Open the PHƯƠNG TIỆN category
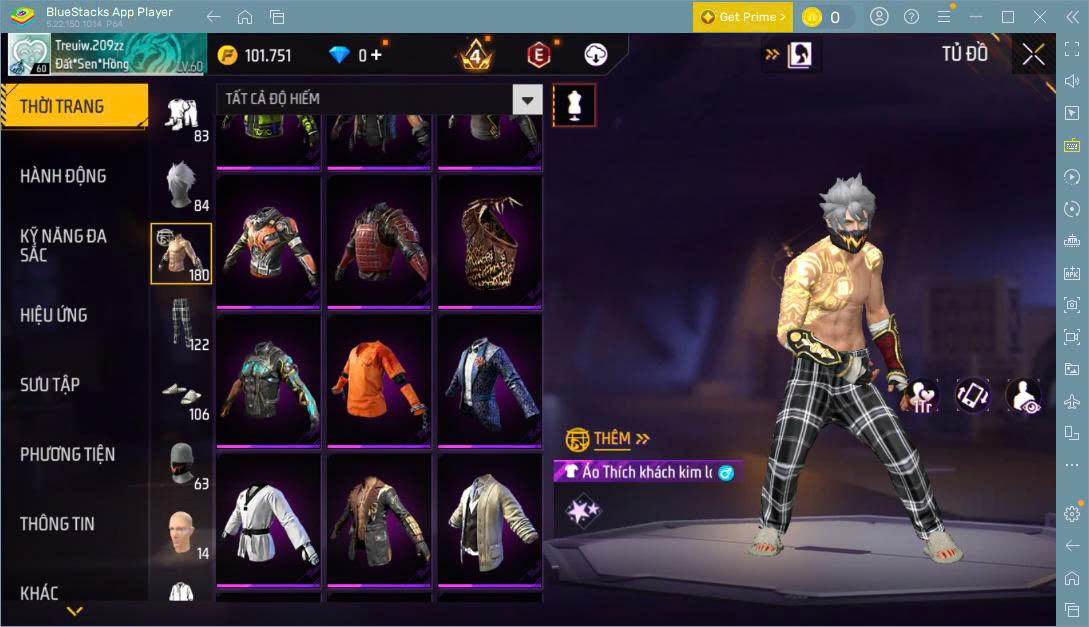 [x=68, y=454]
